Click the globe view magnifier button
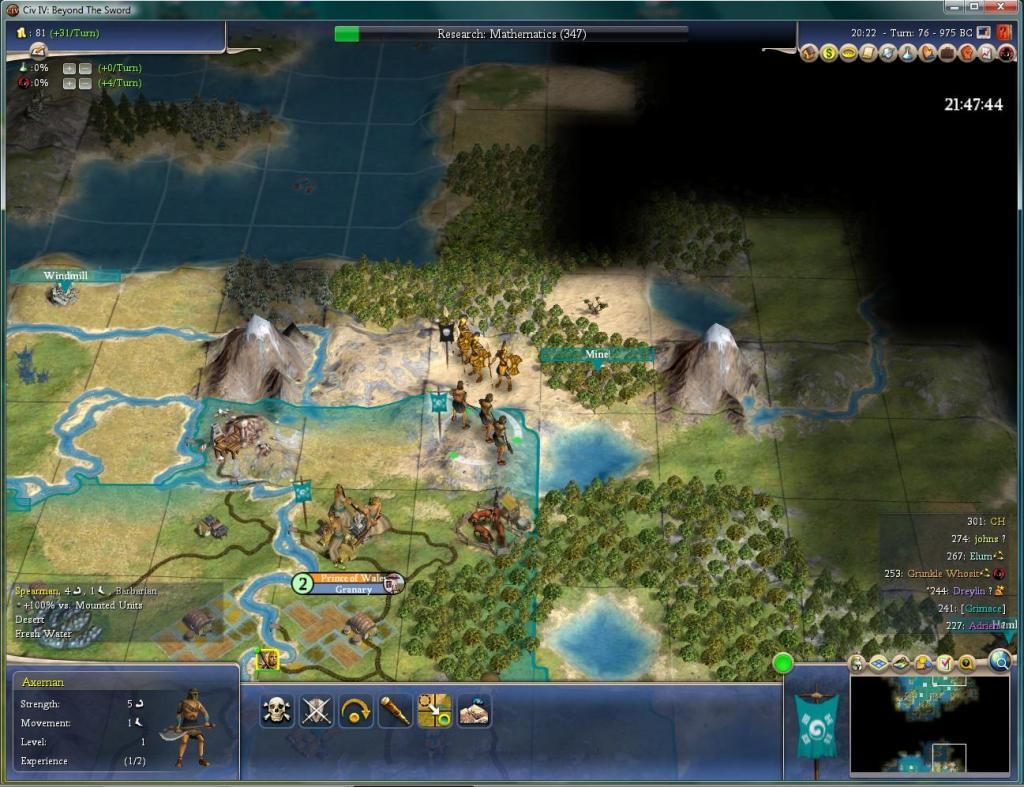 (999, 661)
